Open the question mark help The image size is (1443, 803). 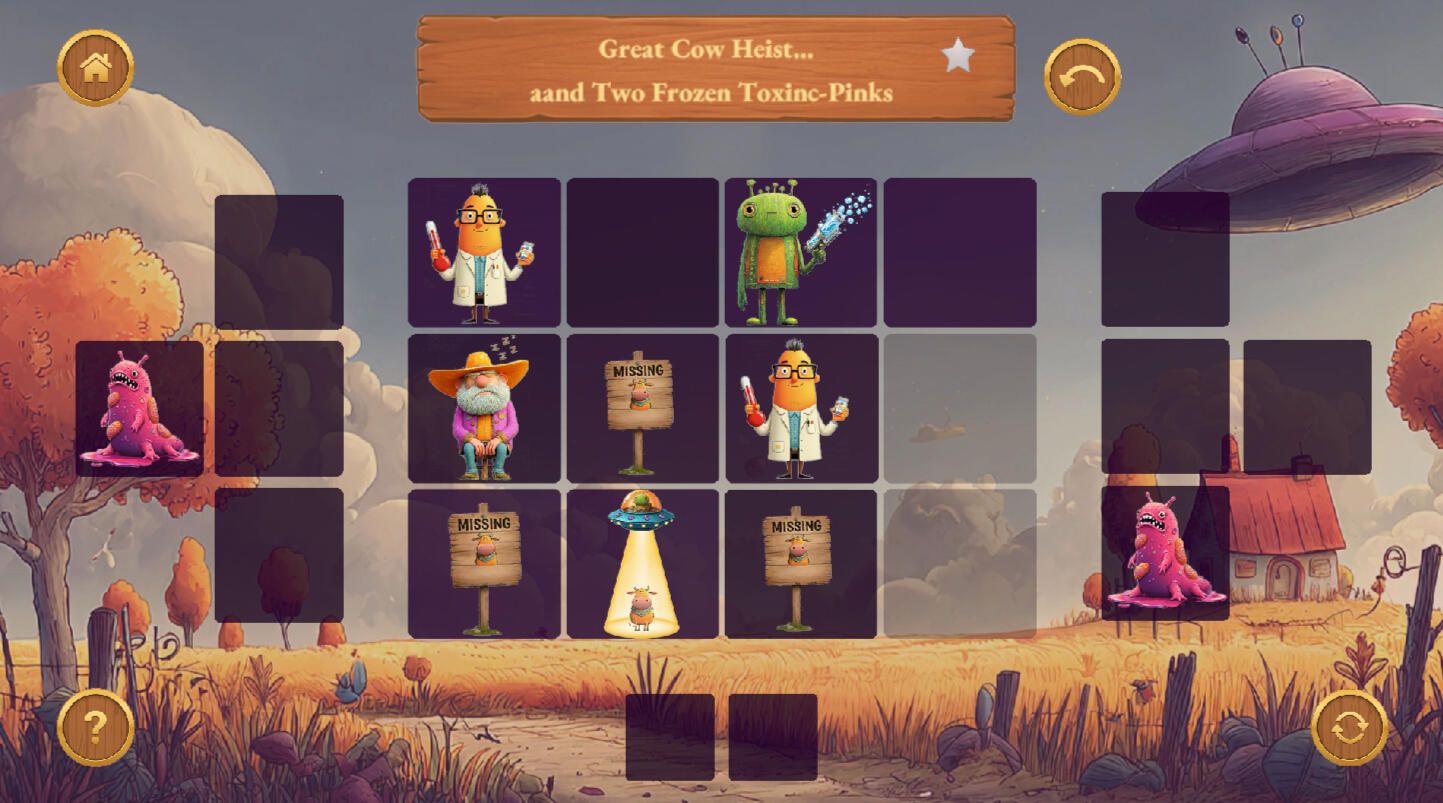[x=96, y=727]
